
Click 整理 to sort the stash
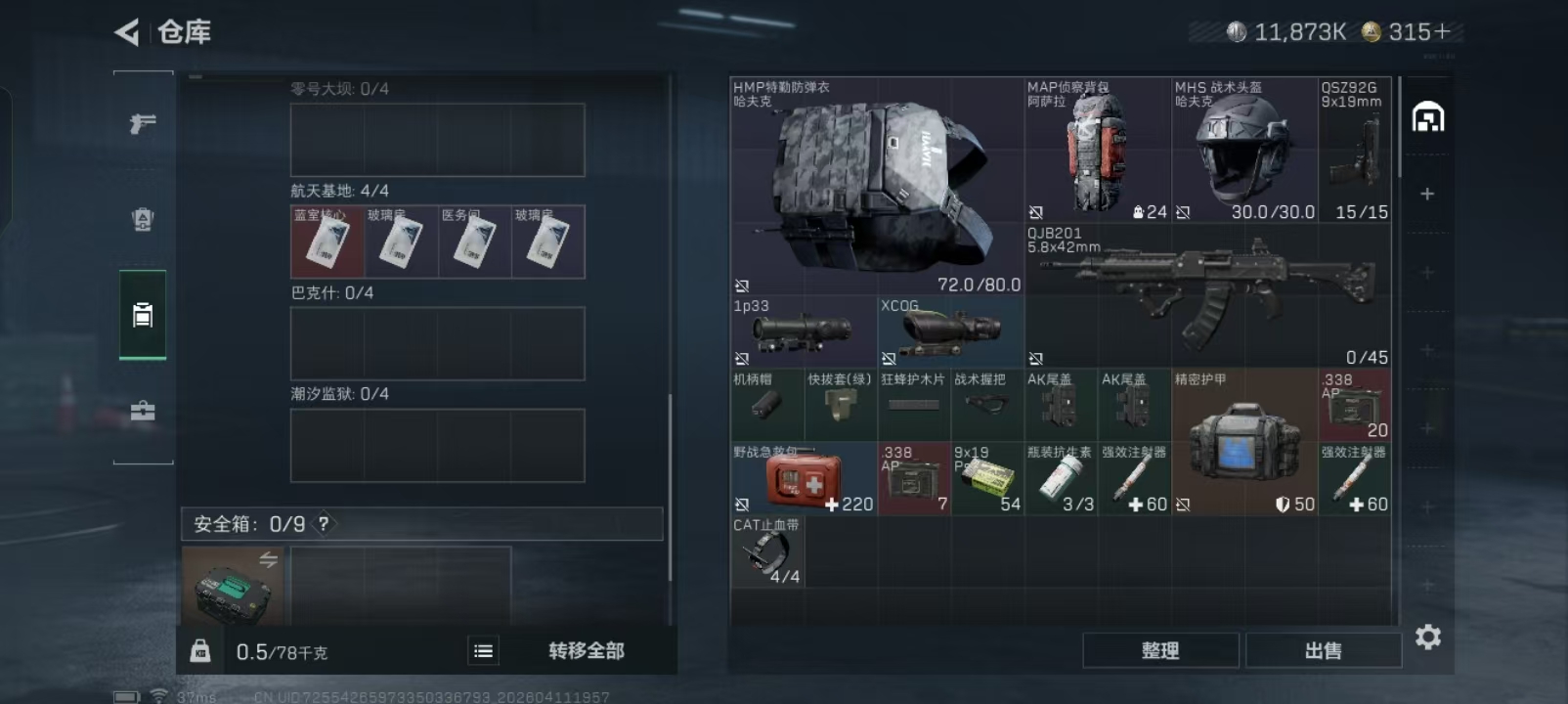pyautogui.click(x=1160, y=651)
